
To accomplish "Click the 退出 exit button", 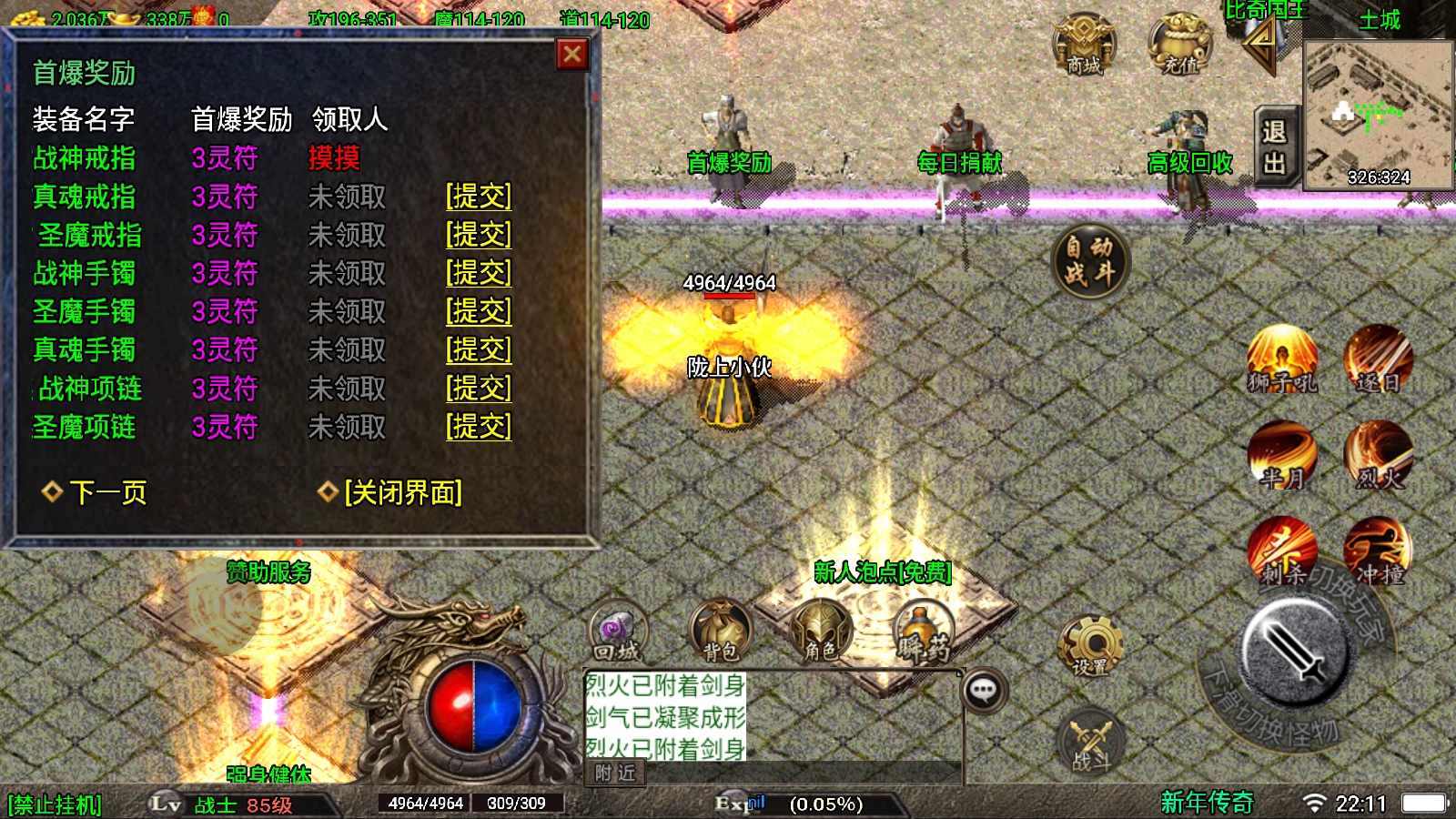I will [x=1274, y=147].
